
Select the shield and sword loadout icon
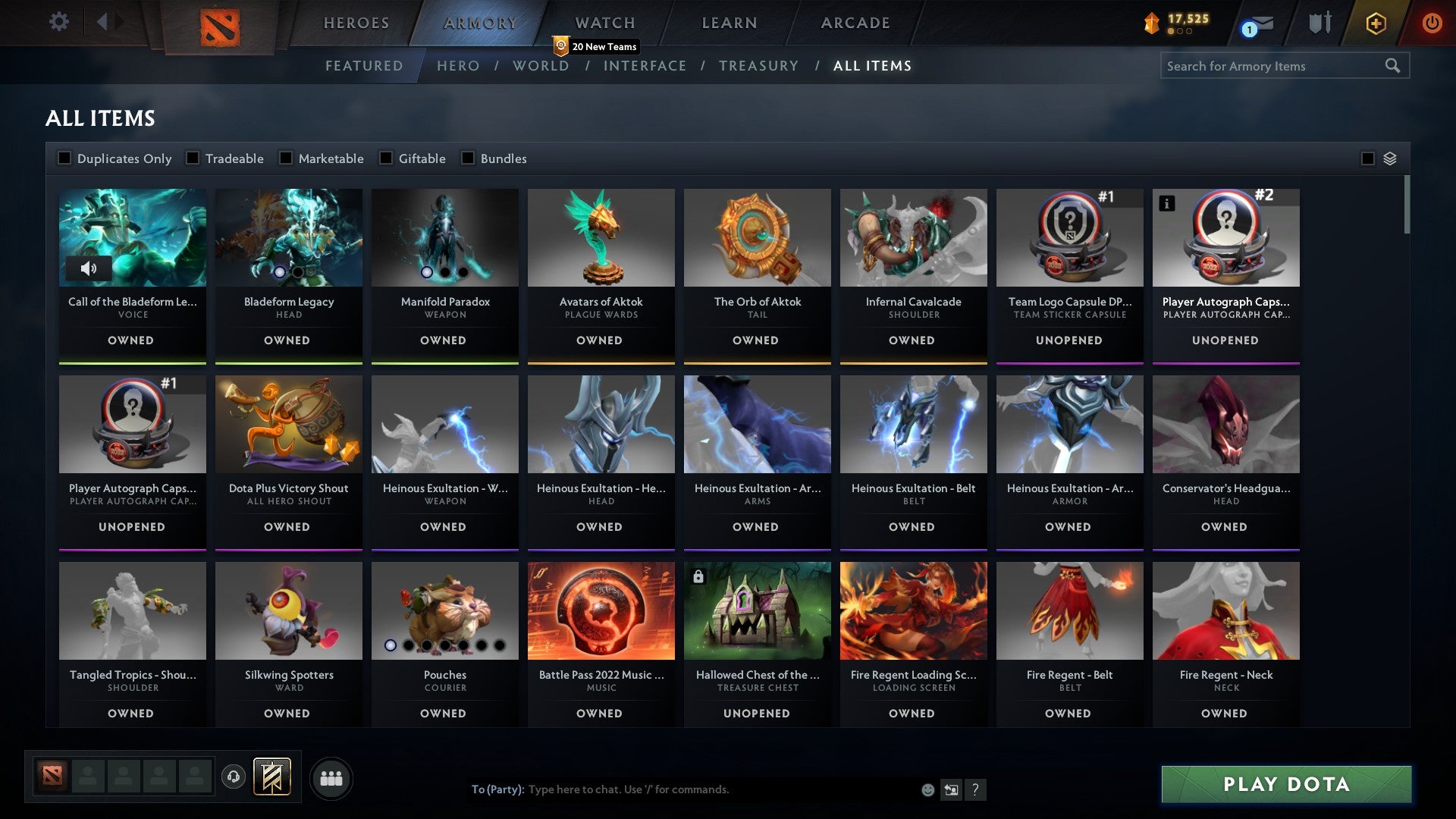pyautogui.click(x=1319, y=23)
